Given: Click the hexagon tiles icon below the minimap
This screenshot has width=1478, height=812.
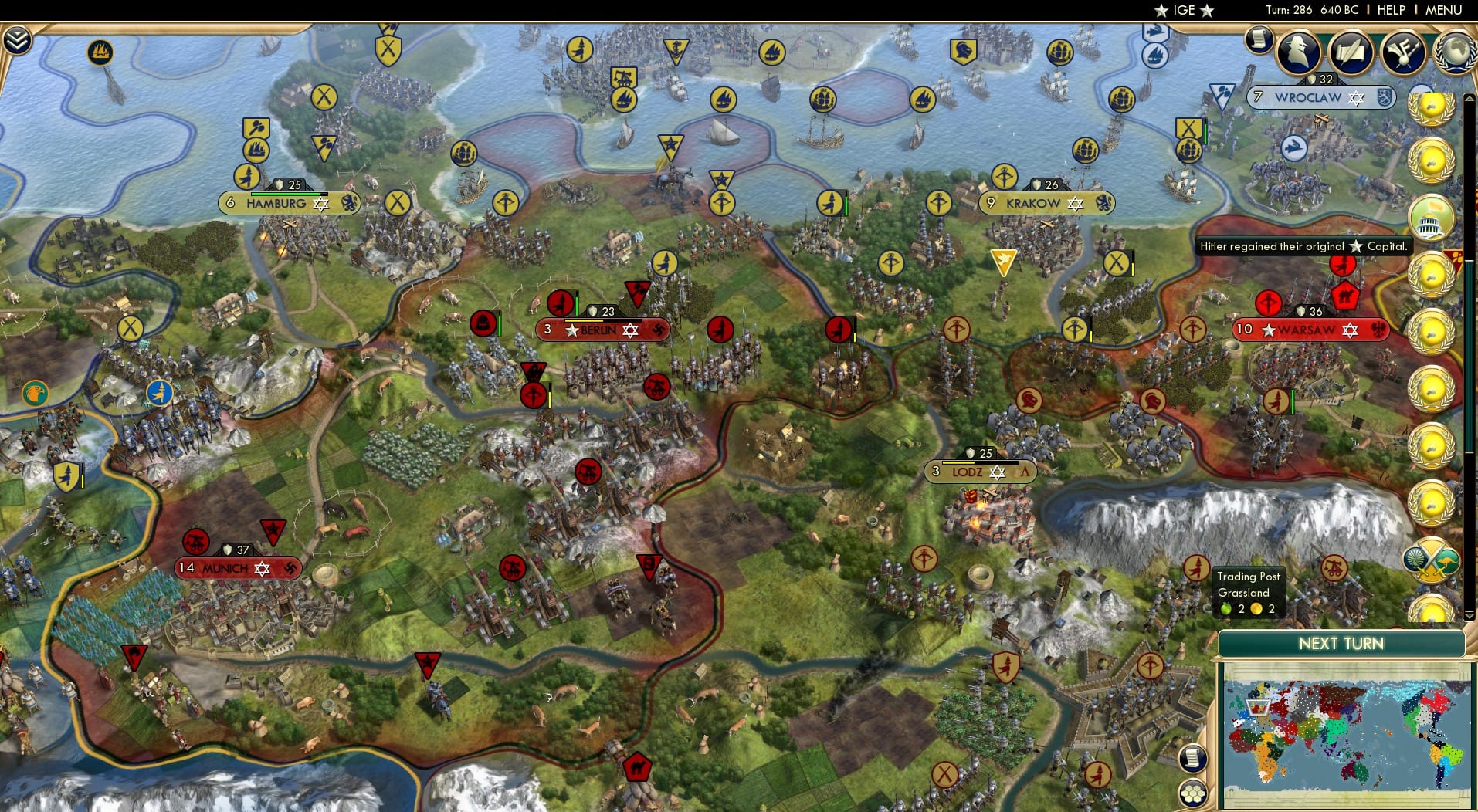Looking at the screenshot, I should coord(1193,794).
